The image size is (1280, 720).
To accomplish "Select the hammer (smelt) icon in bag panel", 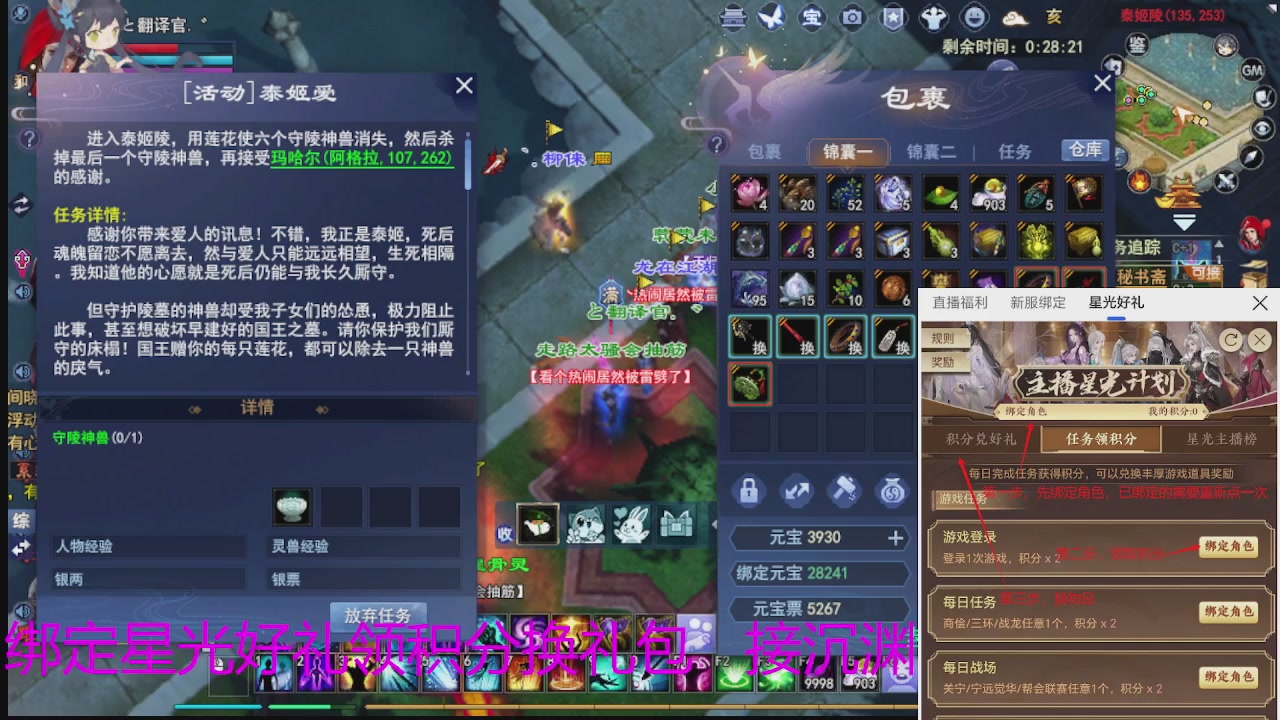I will coord(845,490).
